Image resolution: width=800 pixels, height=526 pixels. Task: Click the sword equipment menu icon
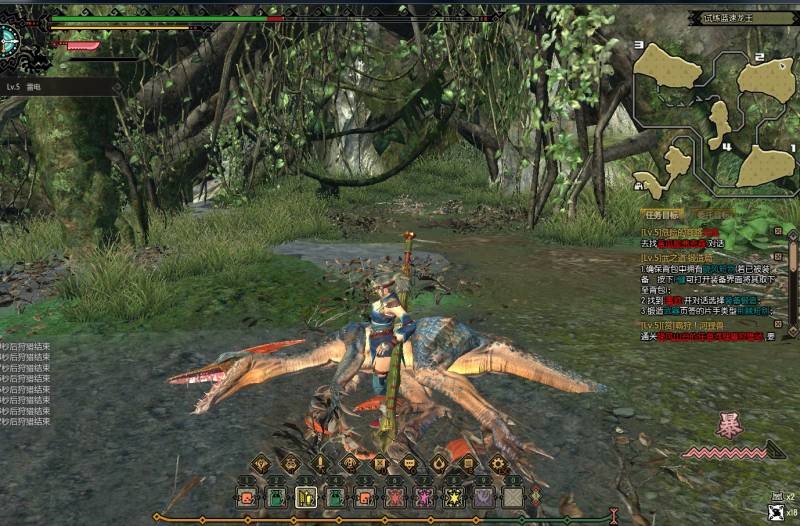pos(320,464)
